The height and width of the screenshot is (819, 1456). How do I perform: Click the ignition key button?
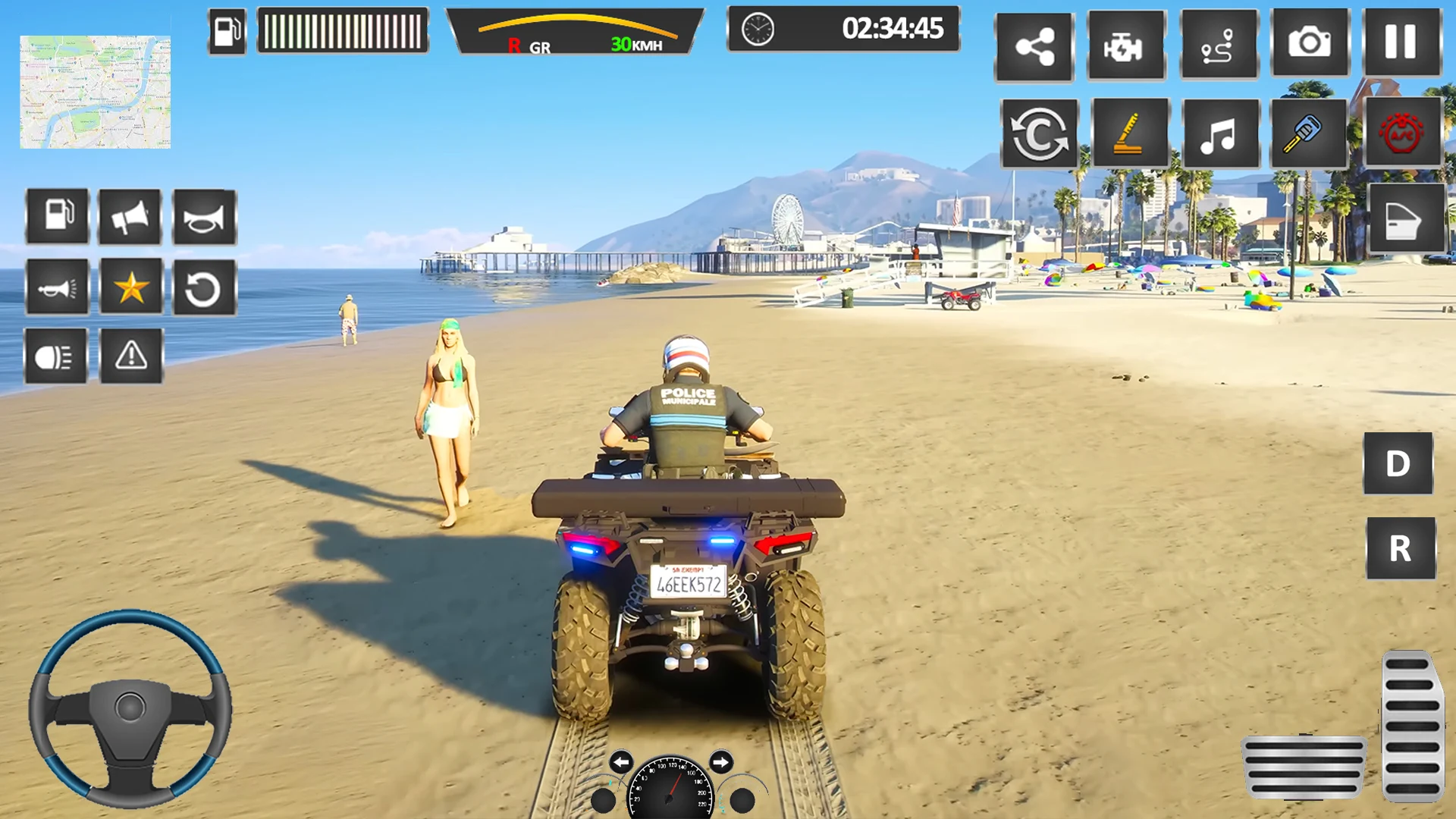point(1308,133)
